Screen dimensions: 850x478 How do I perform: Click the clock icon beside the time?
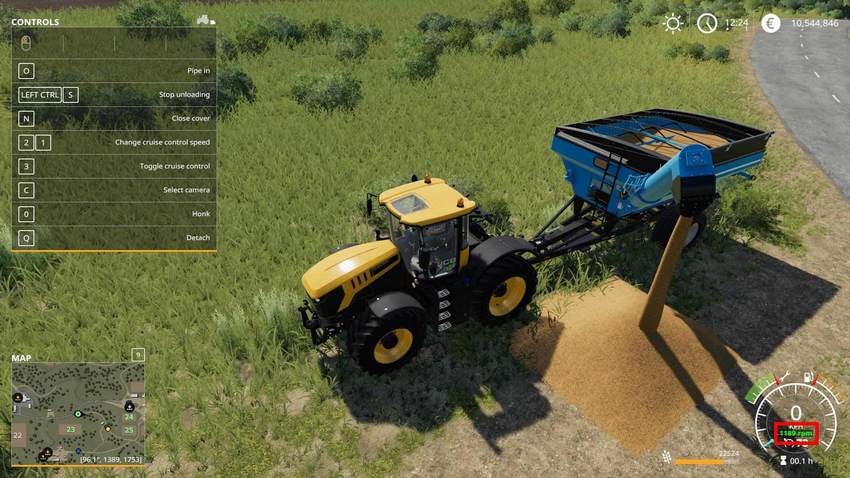(707, 23)
